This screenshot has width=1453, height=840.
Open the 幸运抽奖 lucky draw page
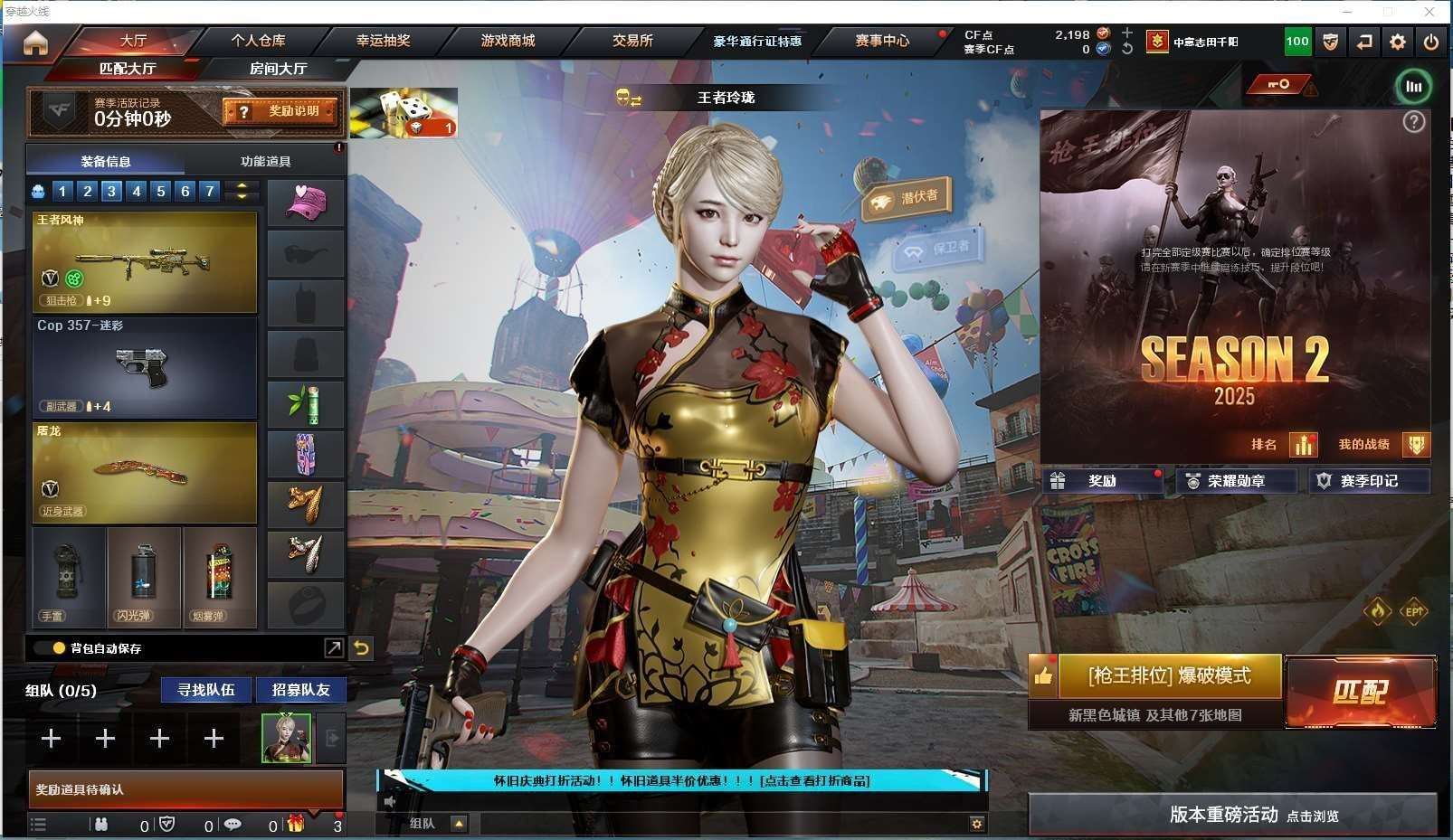click(383, 41)
